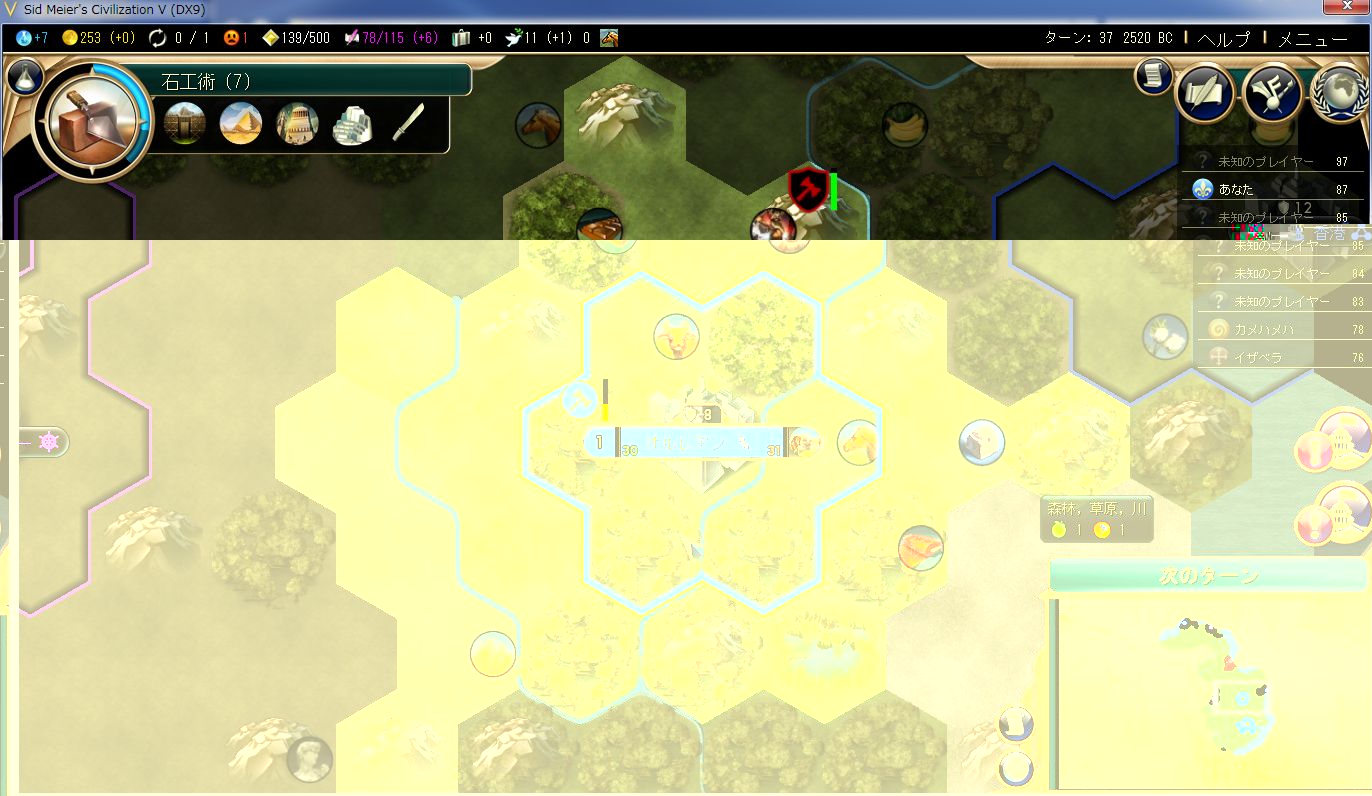Open the diplomacy globe overview
1372x796 pixels.
point(1339,93)
